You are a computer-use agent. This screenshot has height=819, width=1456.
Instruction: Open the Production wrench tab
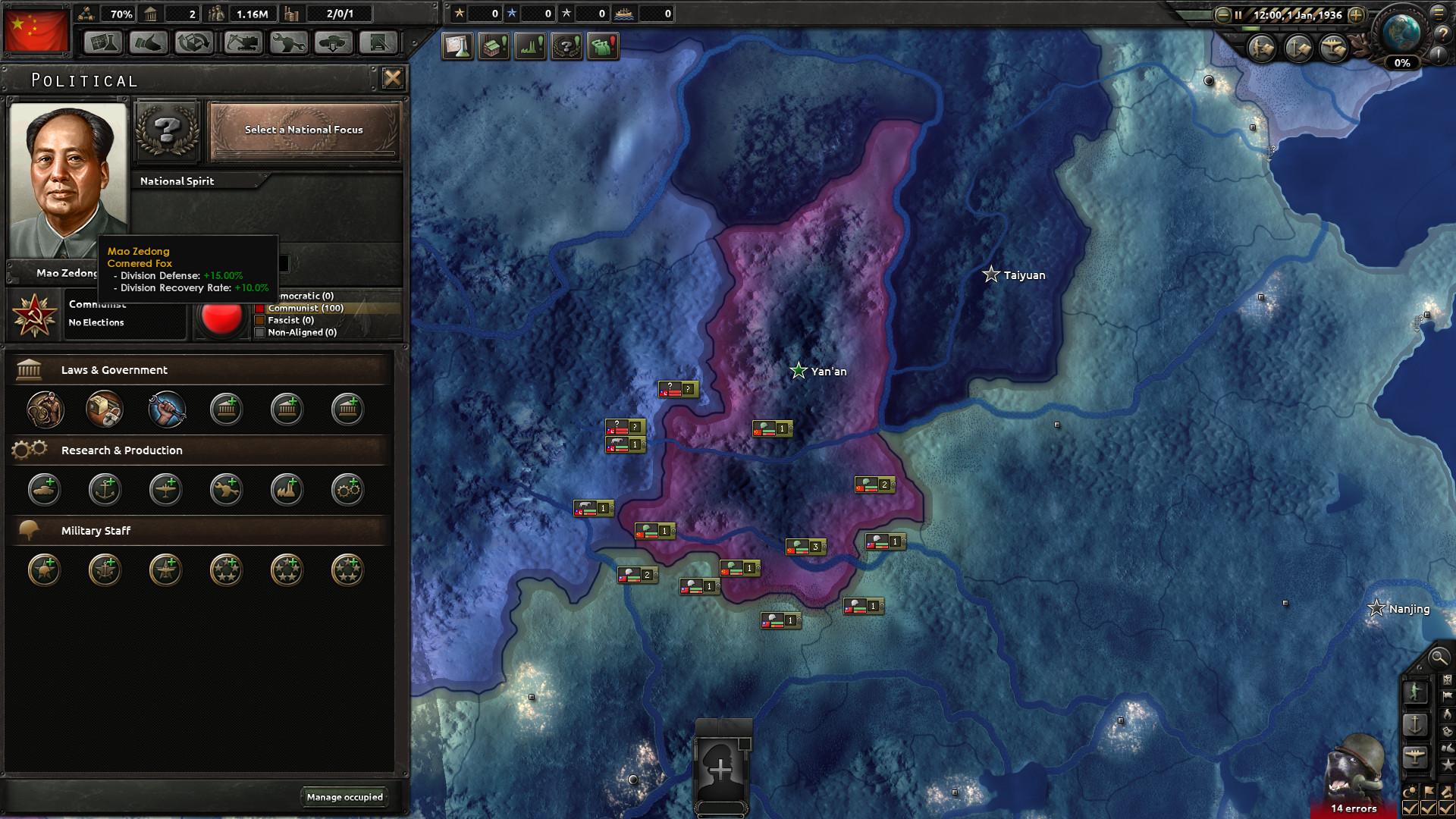point(287,42)
